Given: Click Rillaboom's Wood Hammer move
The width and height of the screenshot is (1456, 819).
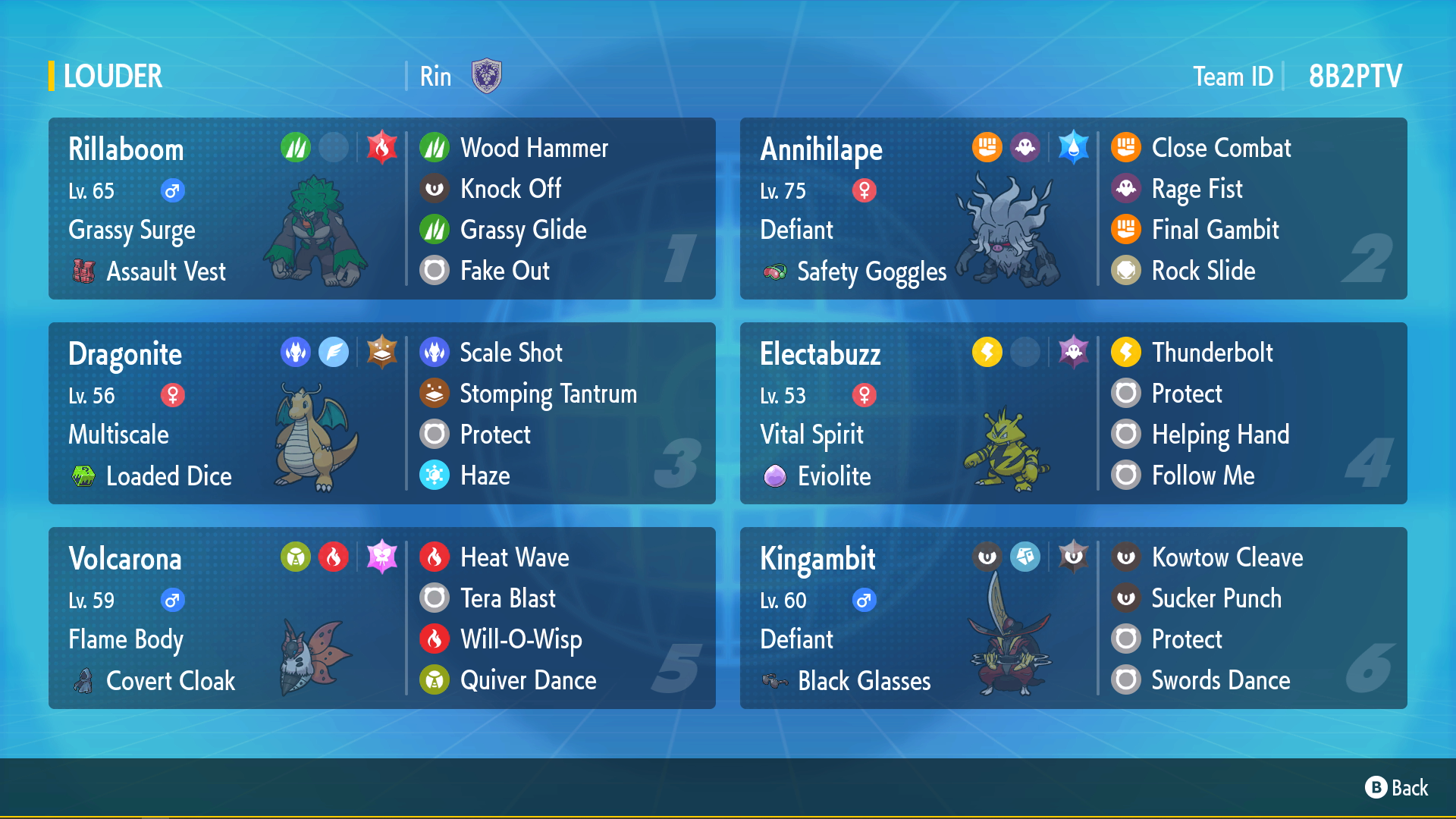Looking at the screenshot, I should (534, 148).
